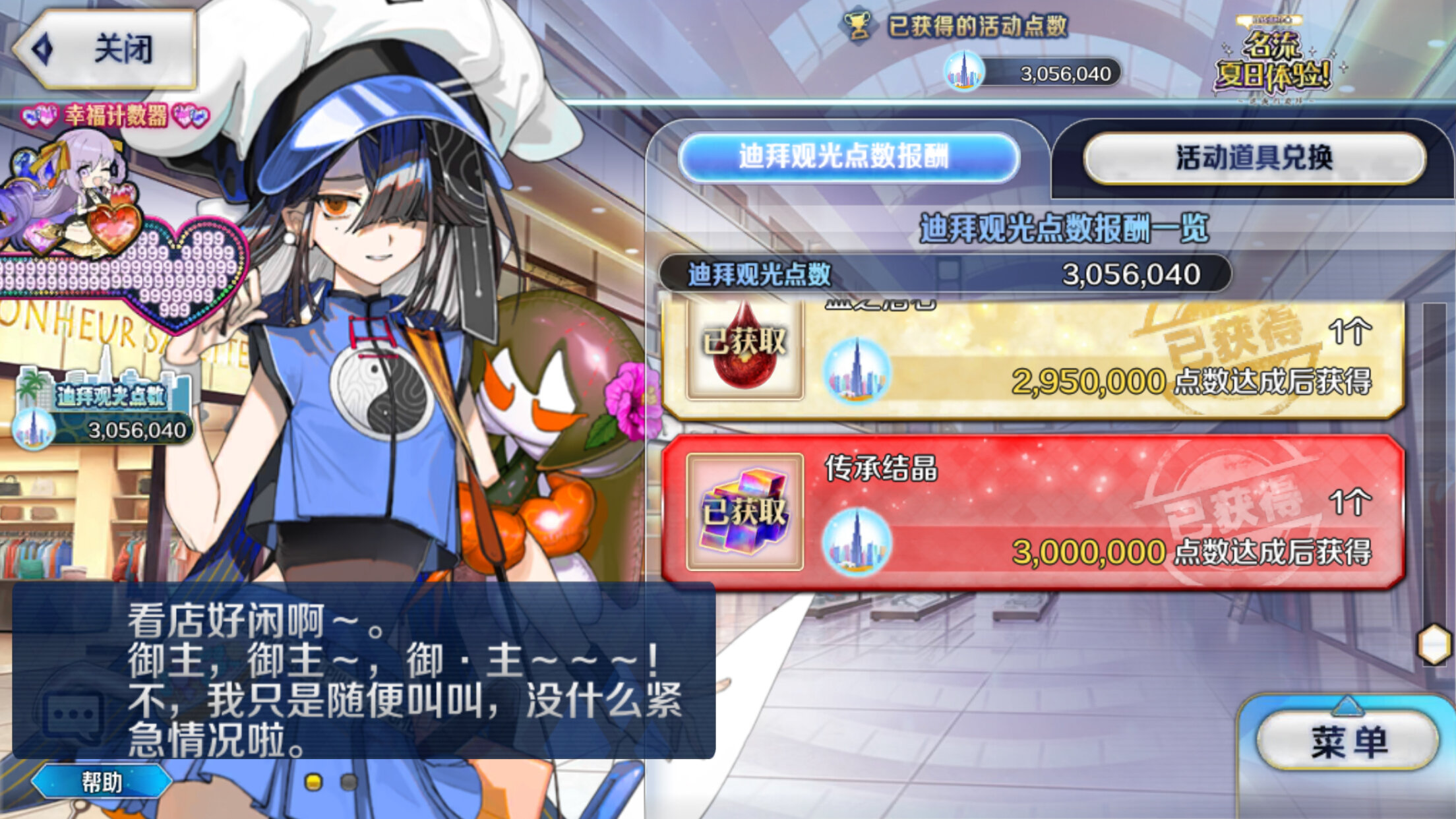
Task: Grab the reward list scrollbar handle
Action: tap(1434, 644)
